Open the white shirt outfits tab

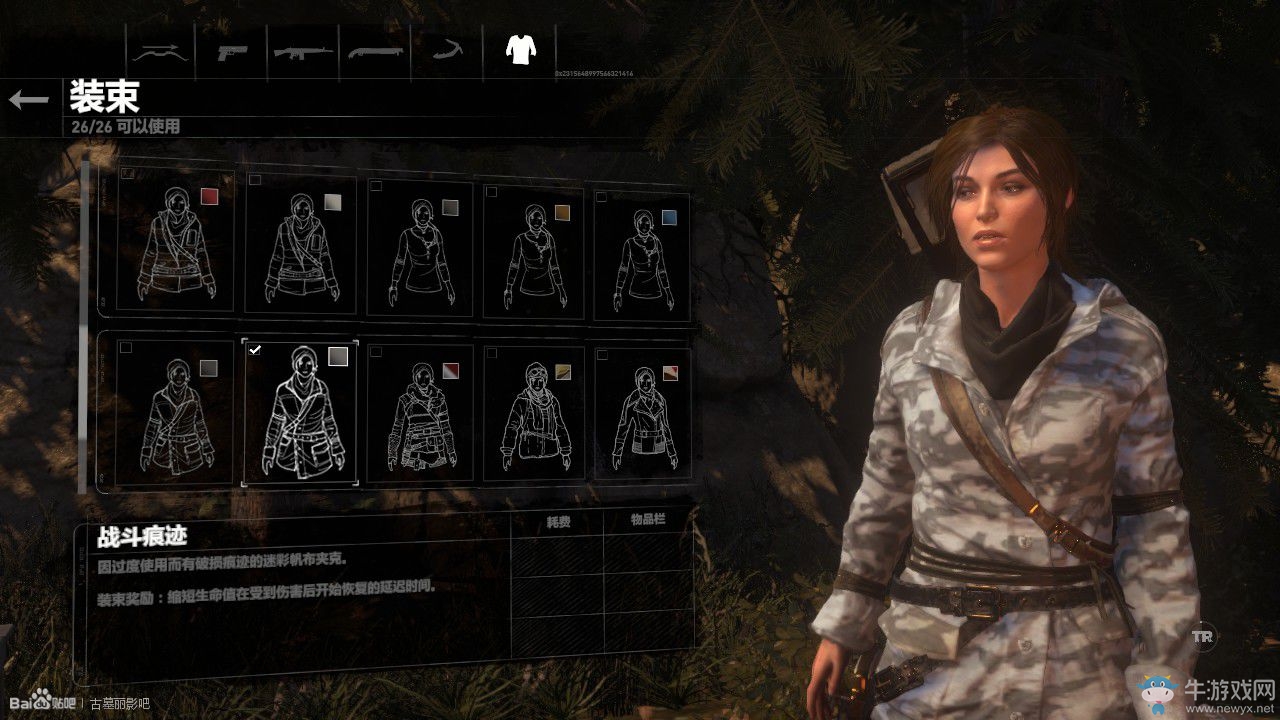click(519, 49)
